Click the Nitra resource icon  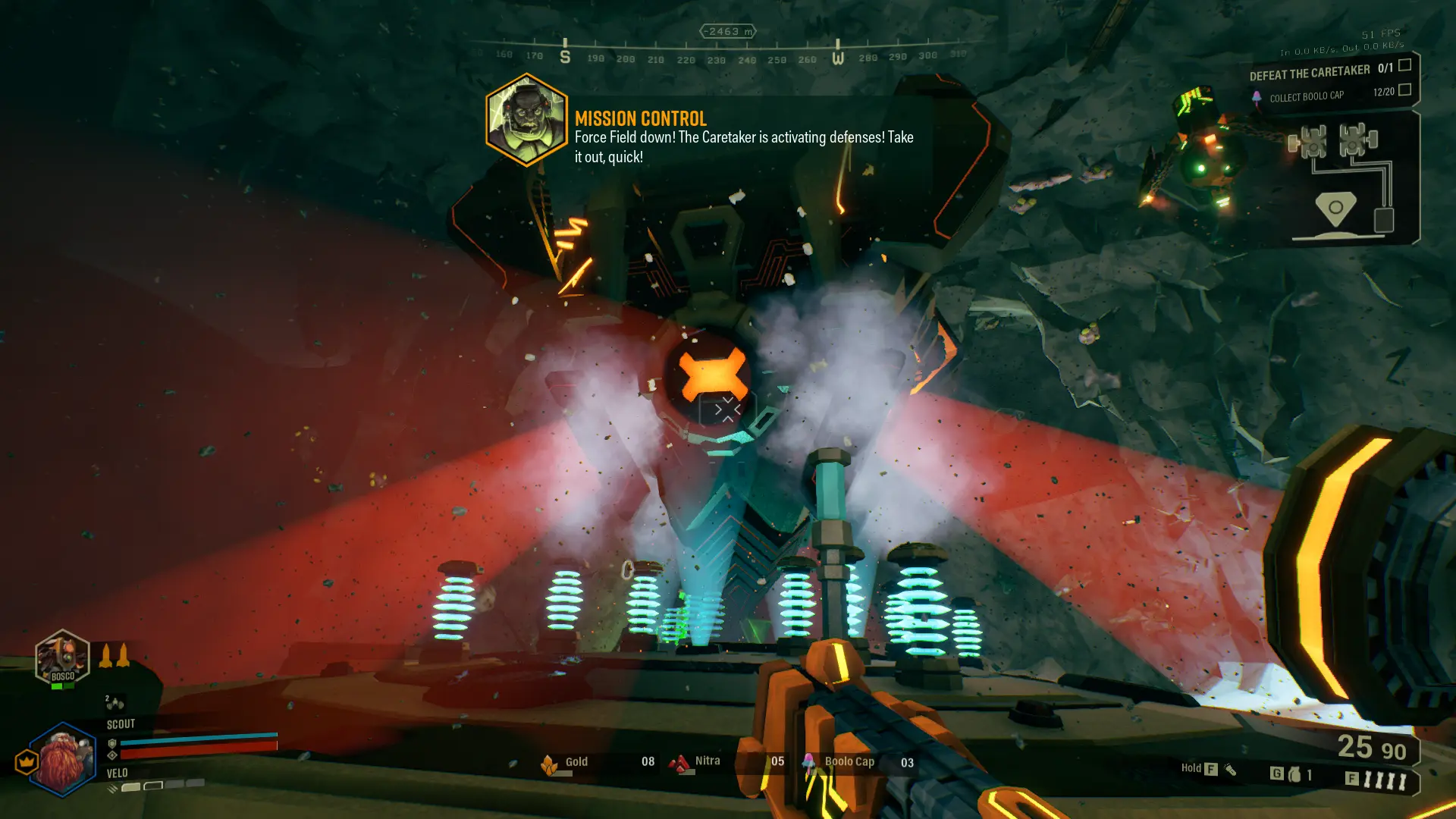click(680, 763)
